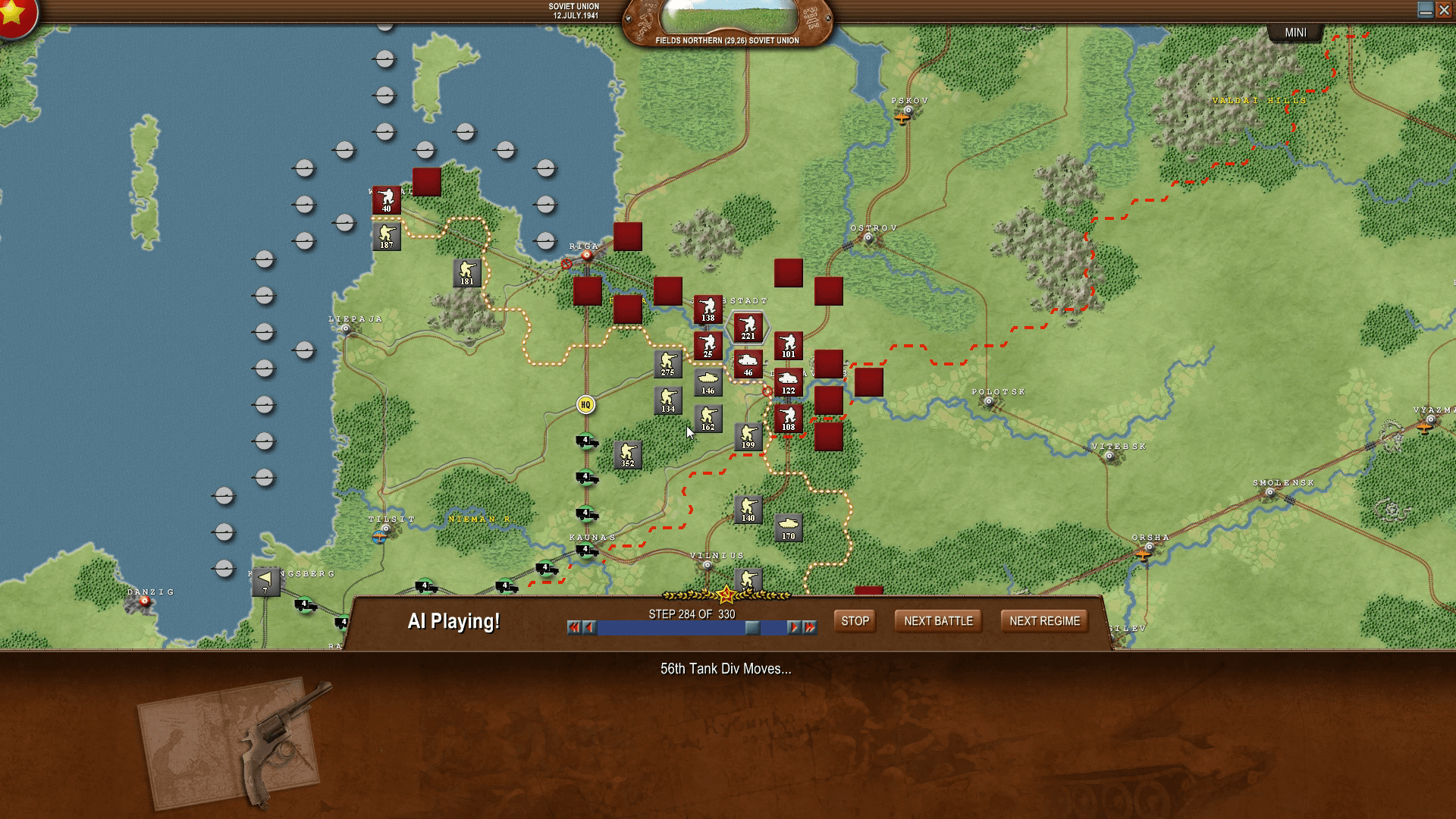Select the HQ marker on the map

[x=585, y=405]
